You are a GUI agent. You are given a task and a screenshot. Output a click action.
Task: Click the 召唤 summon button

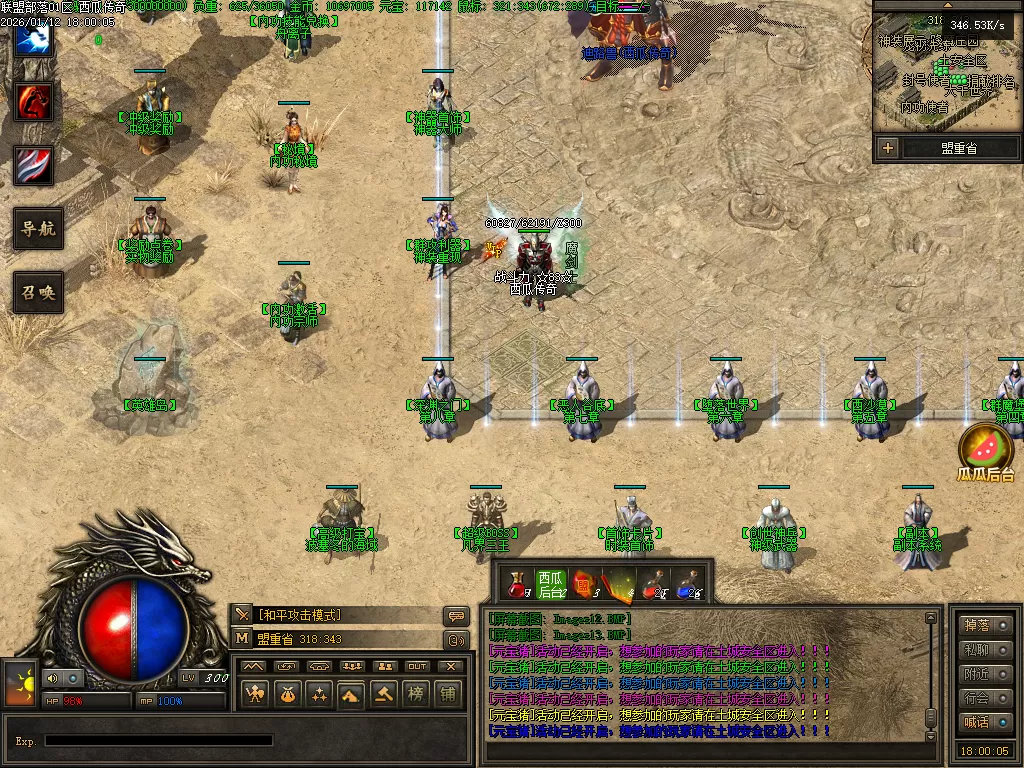[38, 293]
